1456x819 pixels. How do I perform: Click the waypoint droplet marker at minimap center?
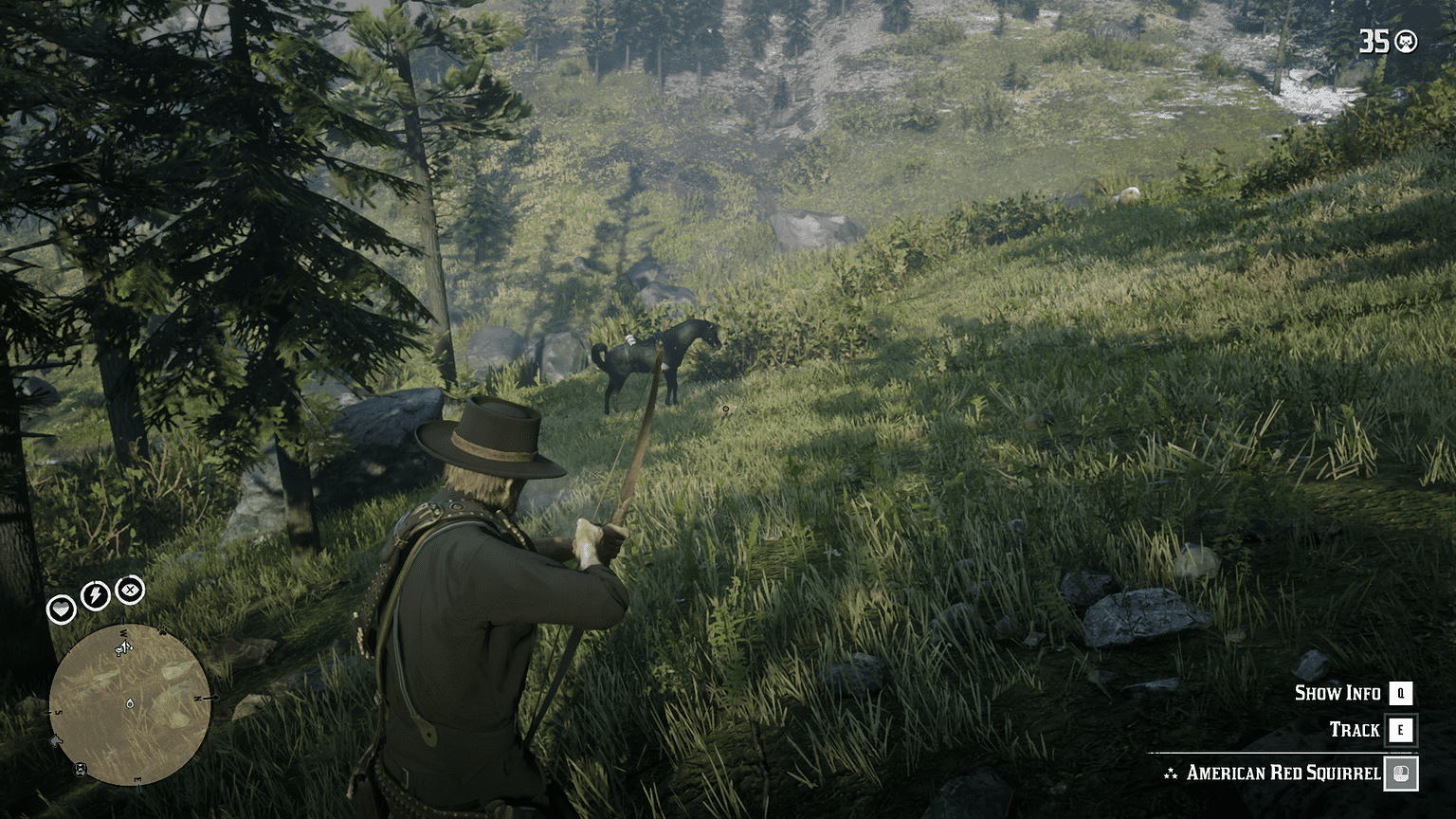pos(130,702)
